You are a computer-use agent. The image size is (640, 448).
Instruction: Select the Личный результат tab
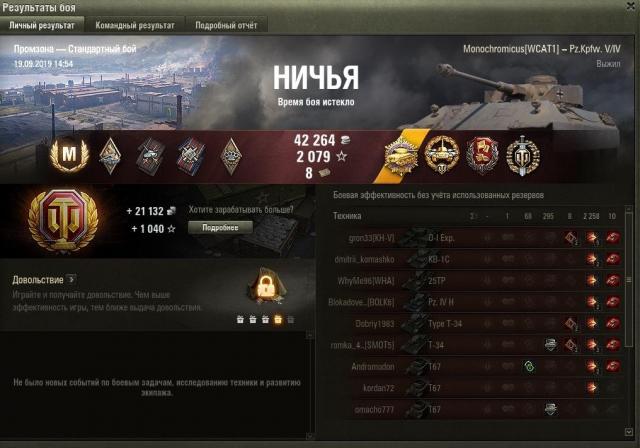coord(44,24)
